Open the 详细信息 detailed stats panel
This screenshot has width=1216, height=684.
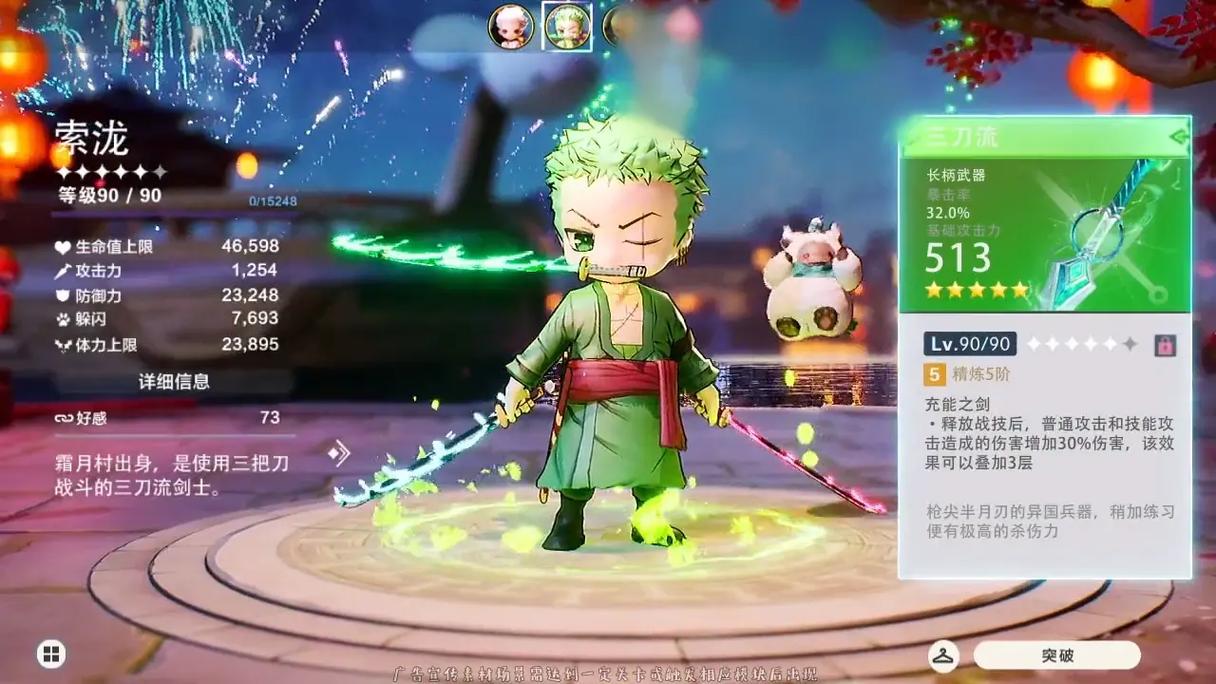(x=174, y=381)
